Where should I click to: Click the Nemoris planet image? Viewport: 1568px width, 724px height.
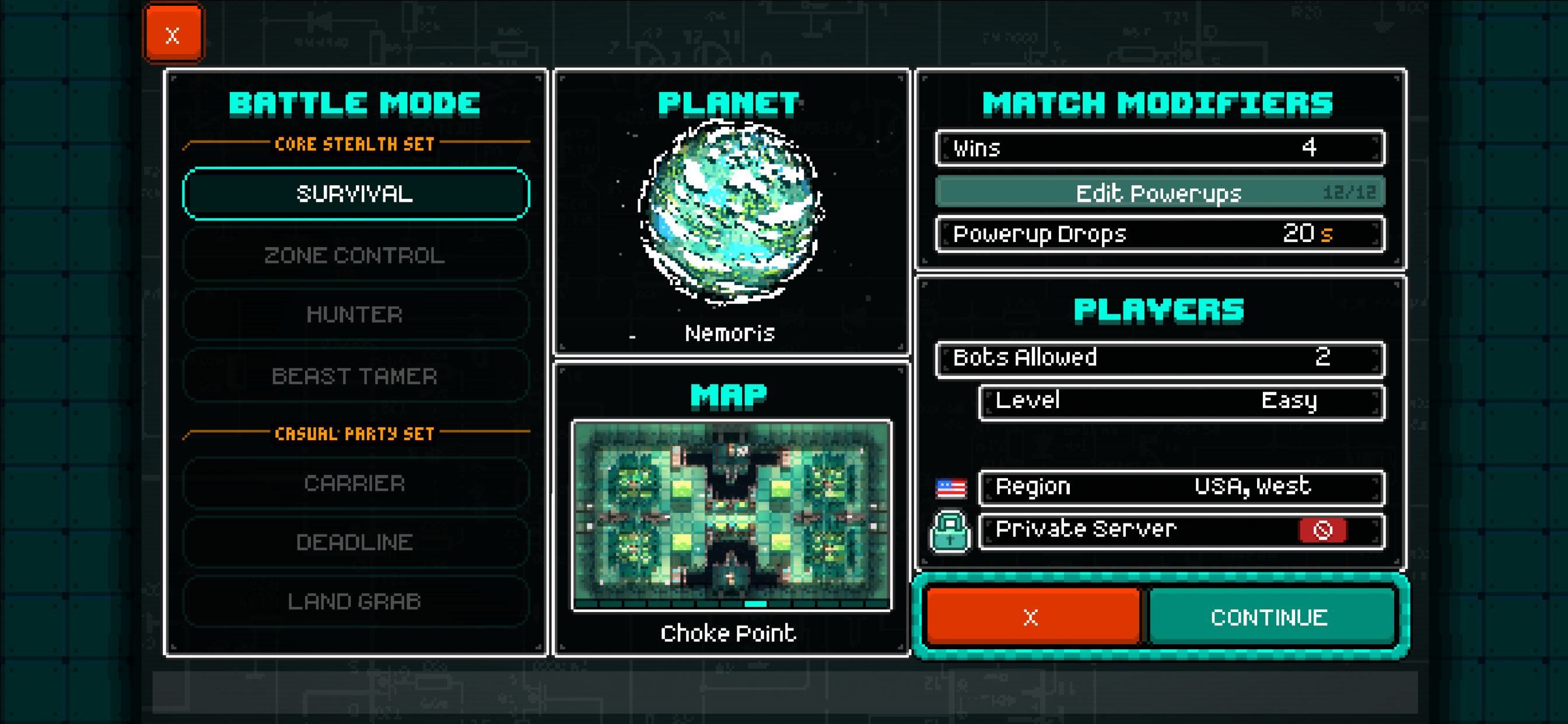[x=730, y=212]
